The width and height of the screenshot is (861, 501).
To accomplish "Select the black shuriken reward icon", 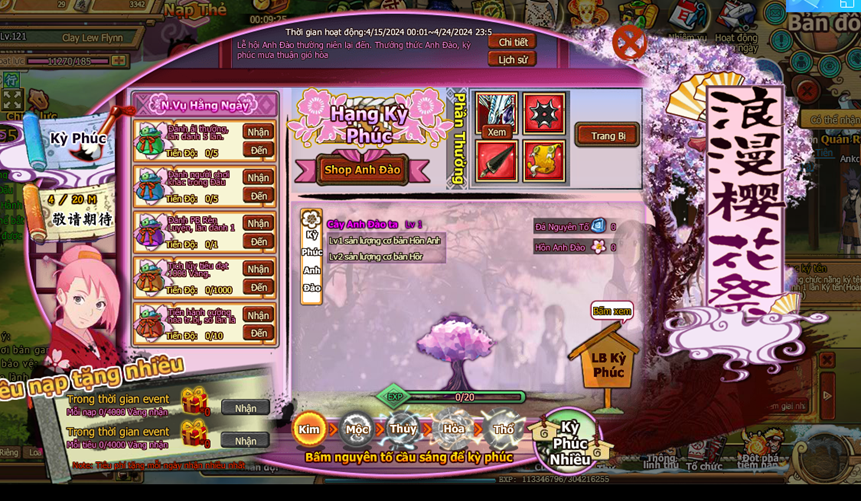I will pos(543,114).
